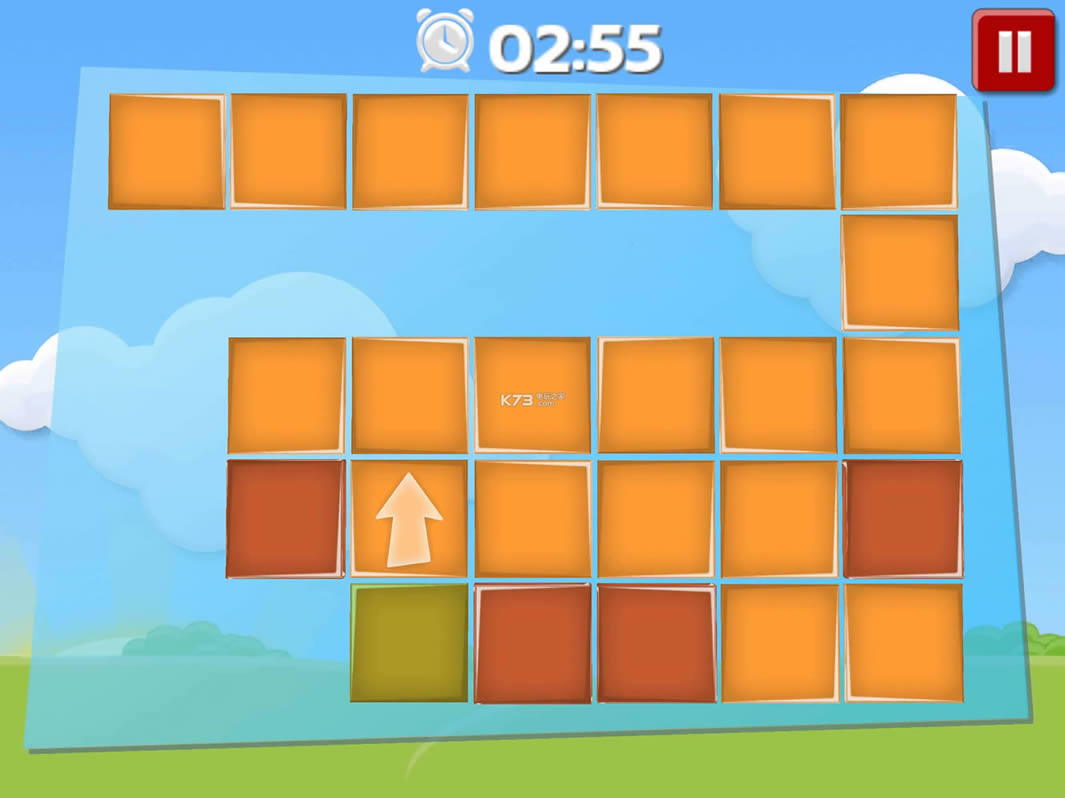The image size is (1065, 798).
Task: Pick the orange tile with the K73 watermark
Action: [x=532, y=395]
